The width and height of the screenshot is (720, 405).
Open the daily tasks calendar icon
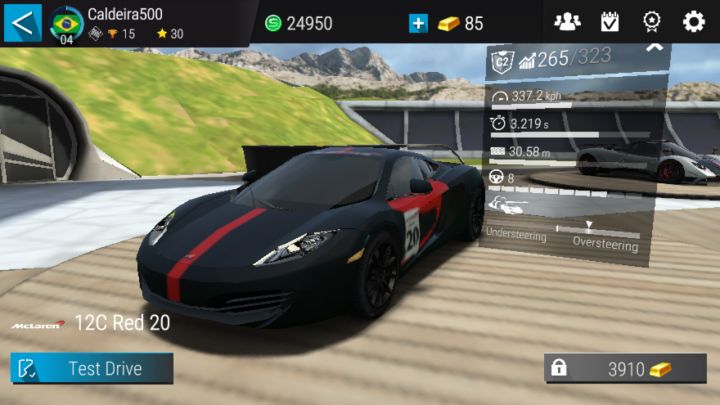pos(609,22)
